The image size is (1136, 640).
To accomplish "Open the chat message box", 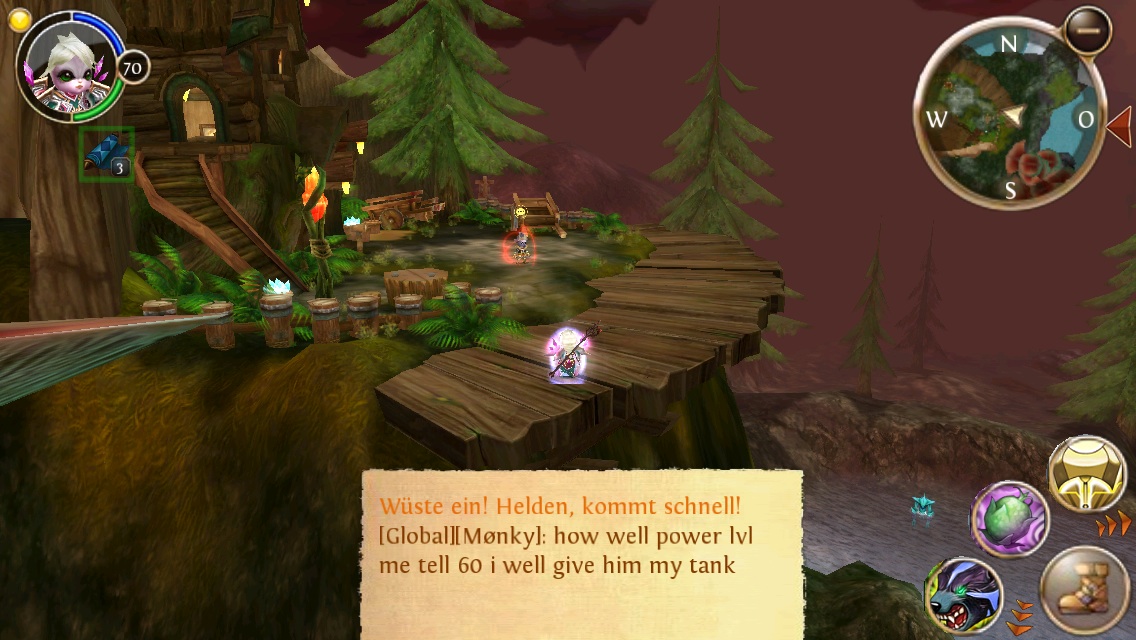I will click(581, 553).
